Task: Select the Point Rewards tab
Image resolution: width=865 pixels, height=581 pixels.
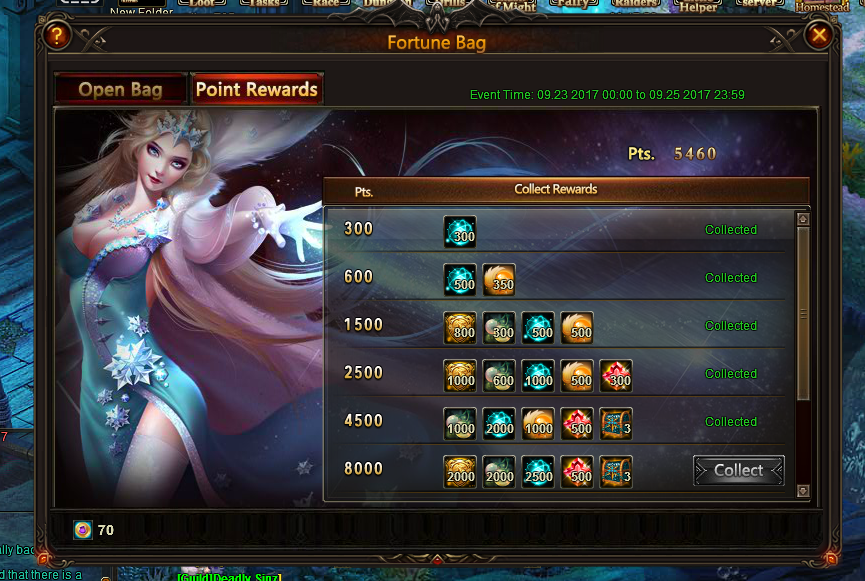Action: (x=257, y=89)
